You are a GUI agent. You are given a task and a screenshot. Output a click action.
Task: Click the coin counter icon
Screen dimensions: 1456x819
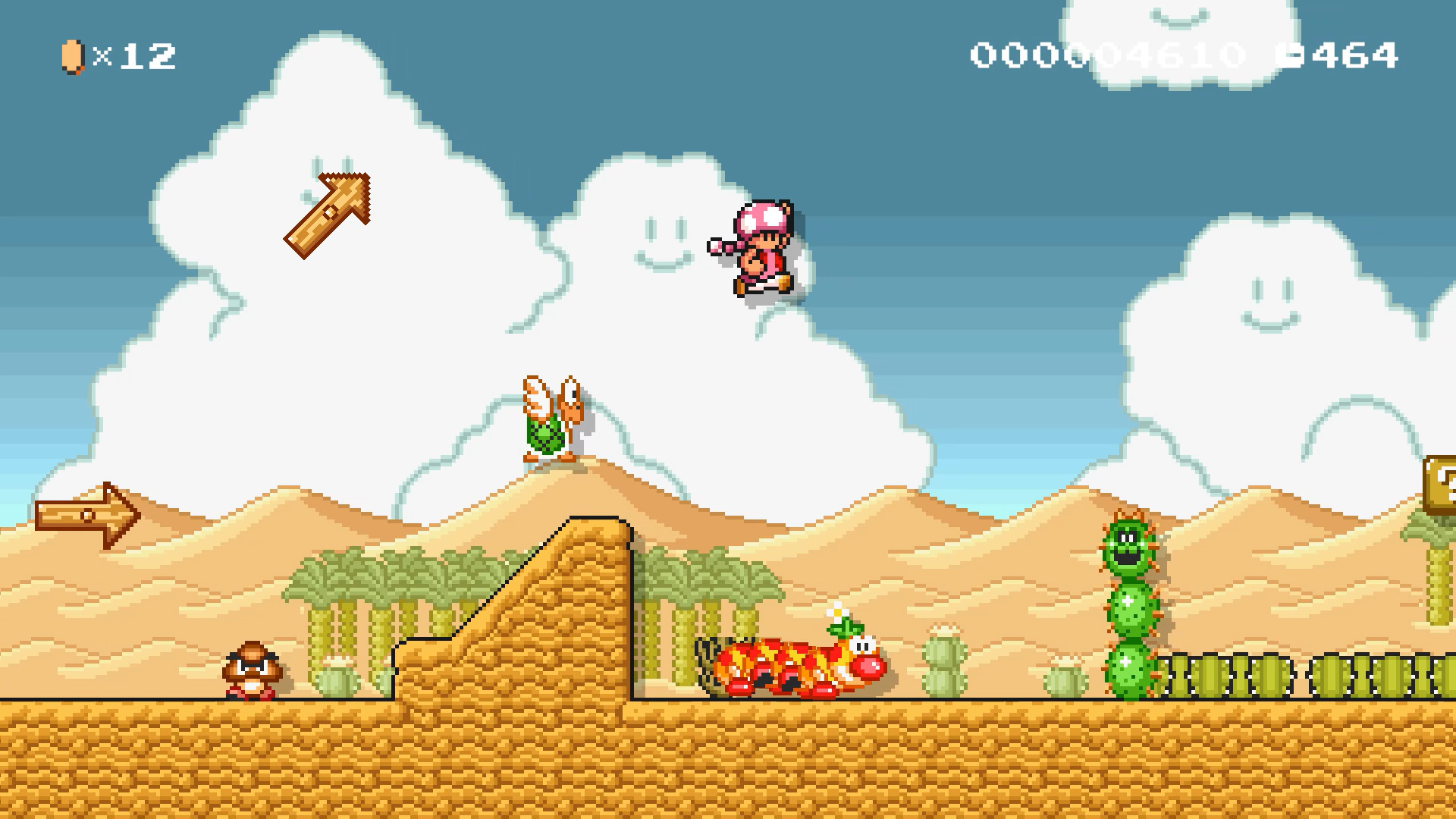point(72,55)
